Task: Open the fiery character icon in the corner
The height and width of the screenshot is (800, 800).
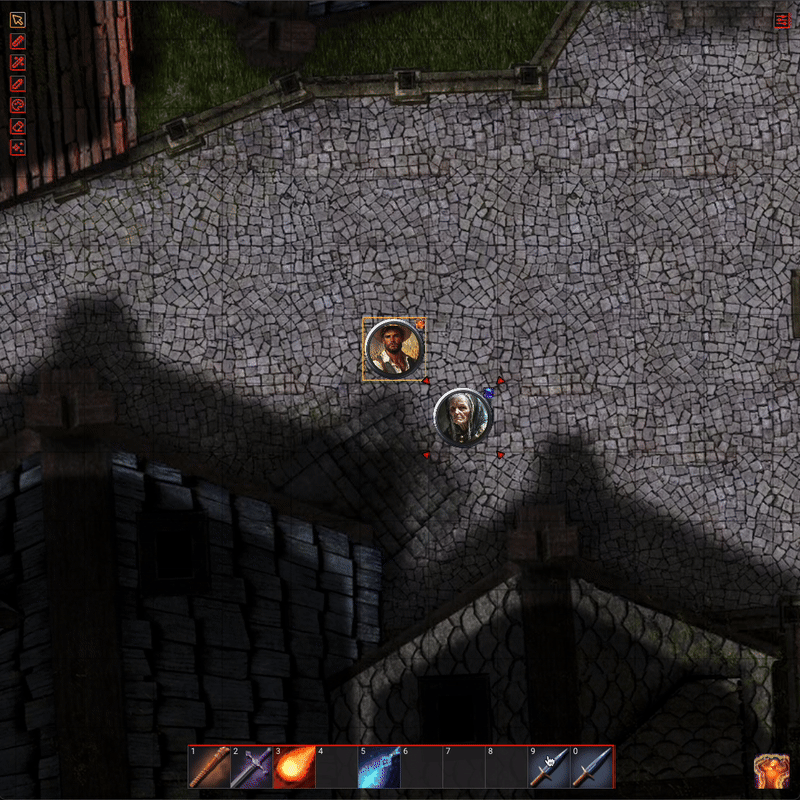Action: point(771,771)
